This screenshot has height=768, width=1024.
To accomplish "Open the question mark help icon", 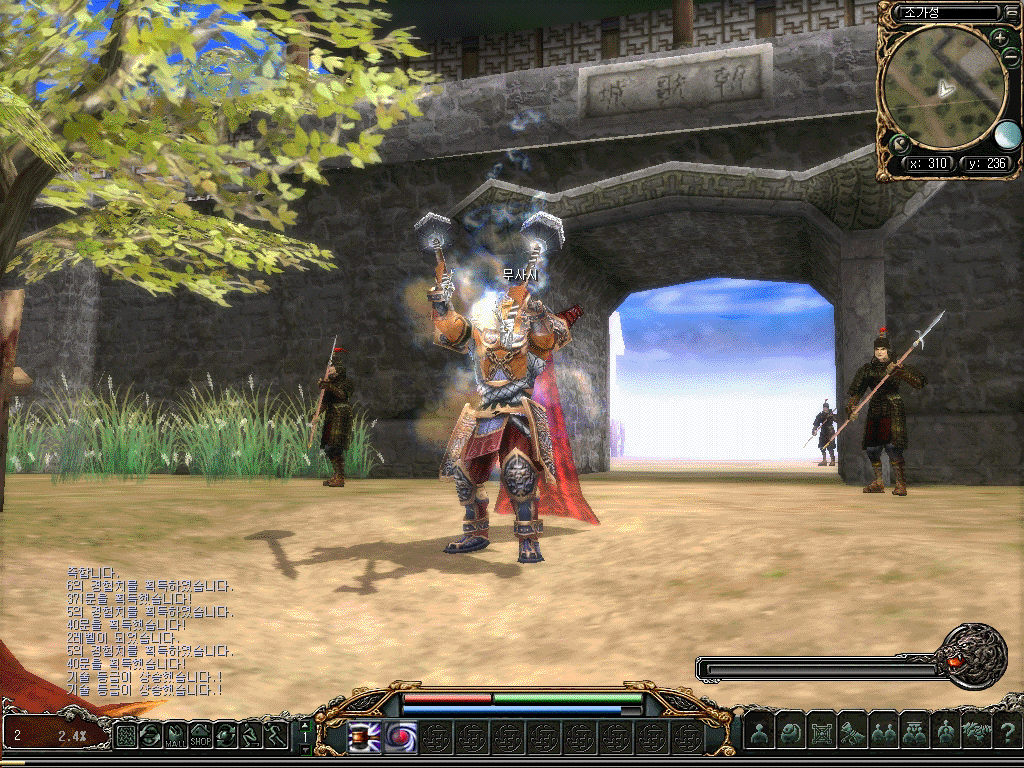I will click(1008, 734).
